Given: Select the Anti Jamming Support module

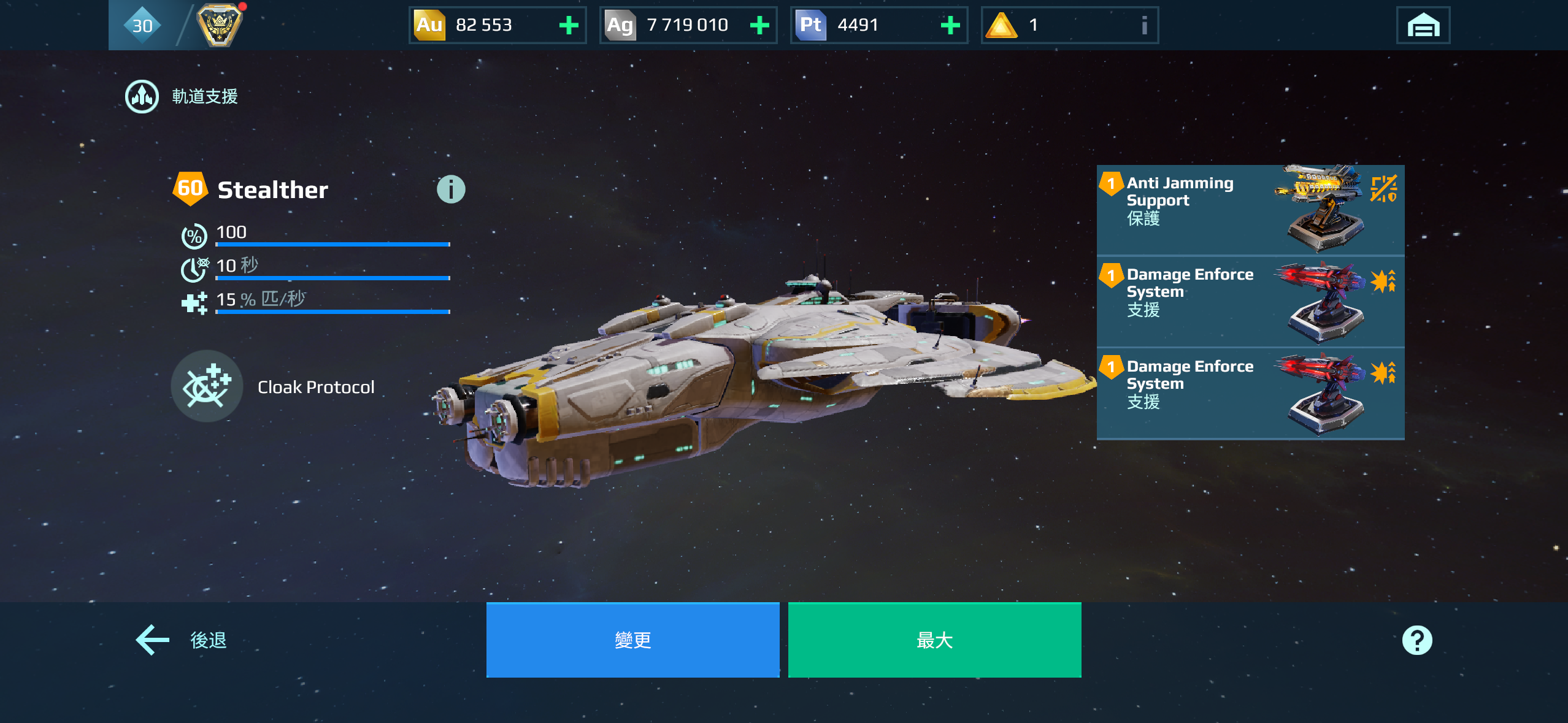Looking at the screenshot, I should click(1250, 209).
